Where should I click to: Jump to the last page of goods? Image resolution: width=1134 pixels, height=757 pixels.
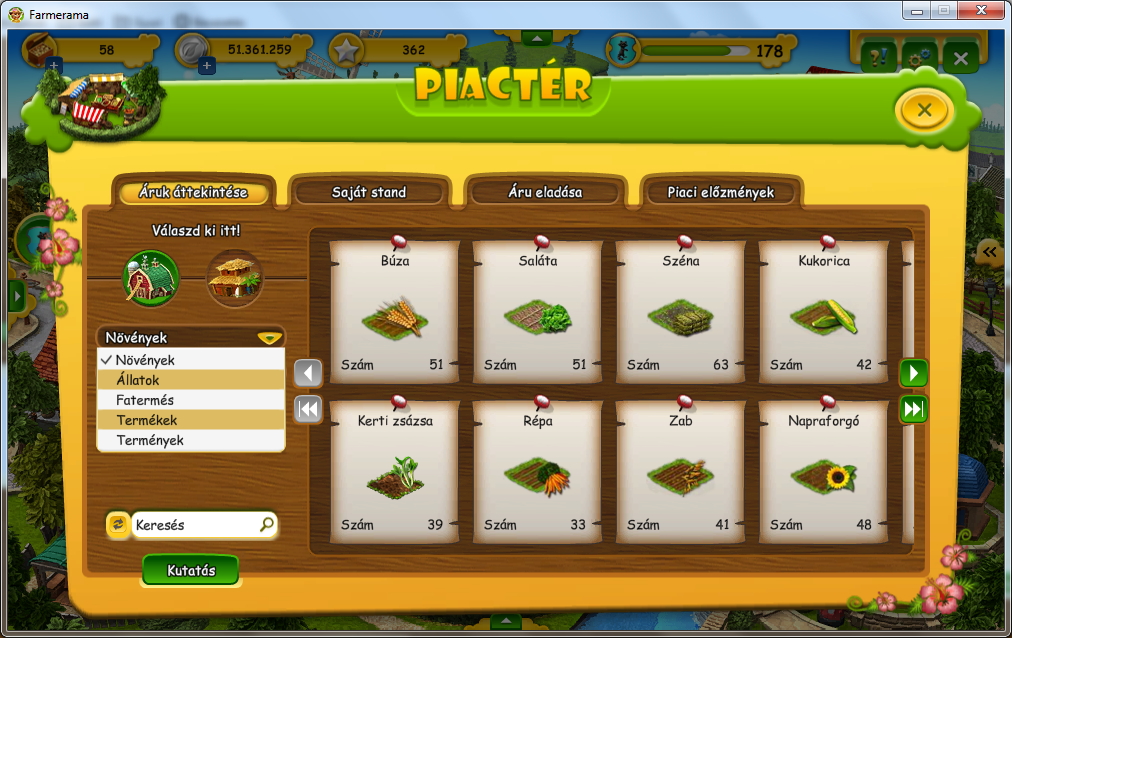[913, 409]
